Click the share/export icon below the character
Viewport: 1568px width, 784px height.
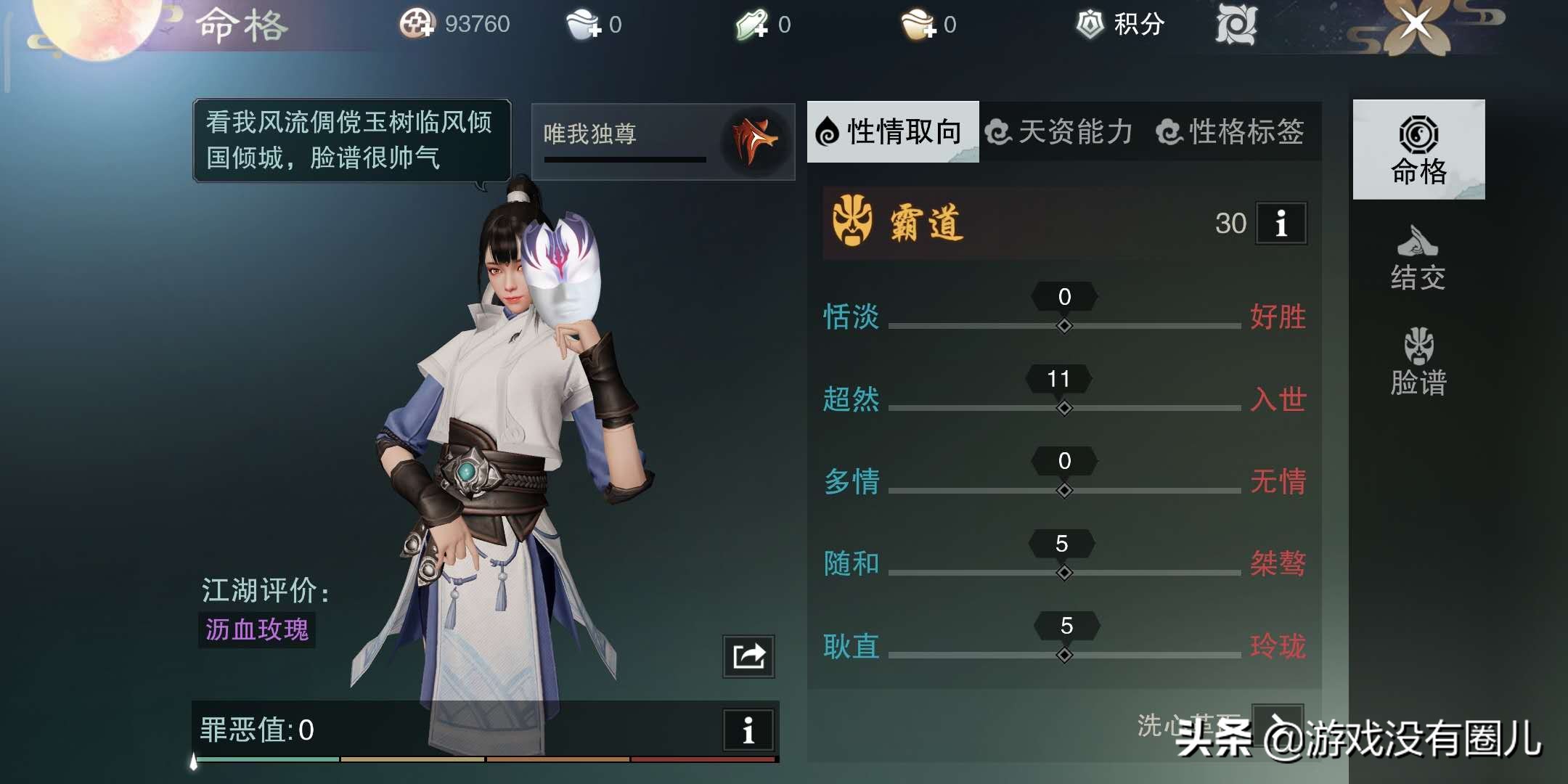point(747,656)
